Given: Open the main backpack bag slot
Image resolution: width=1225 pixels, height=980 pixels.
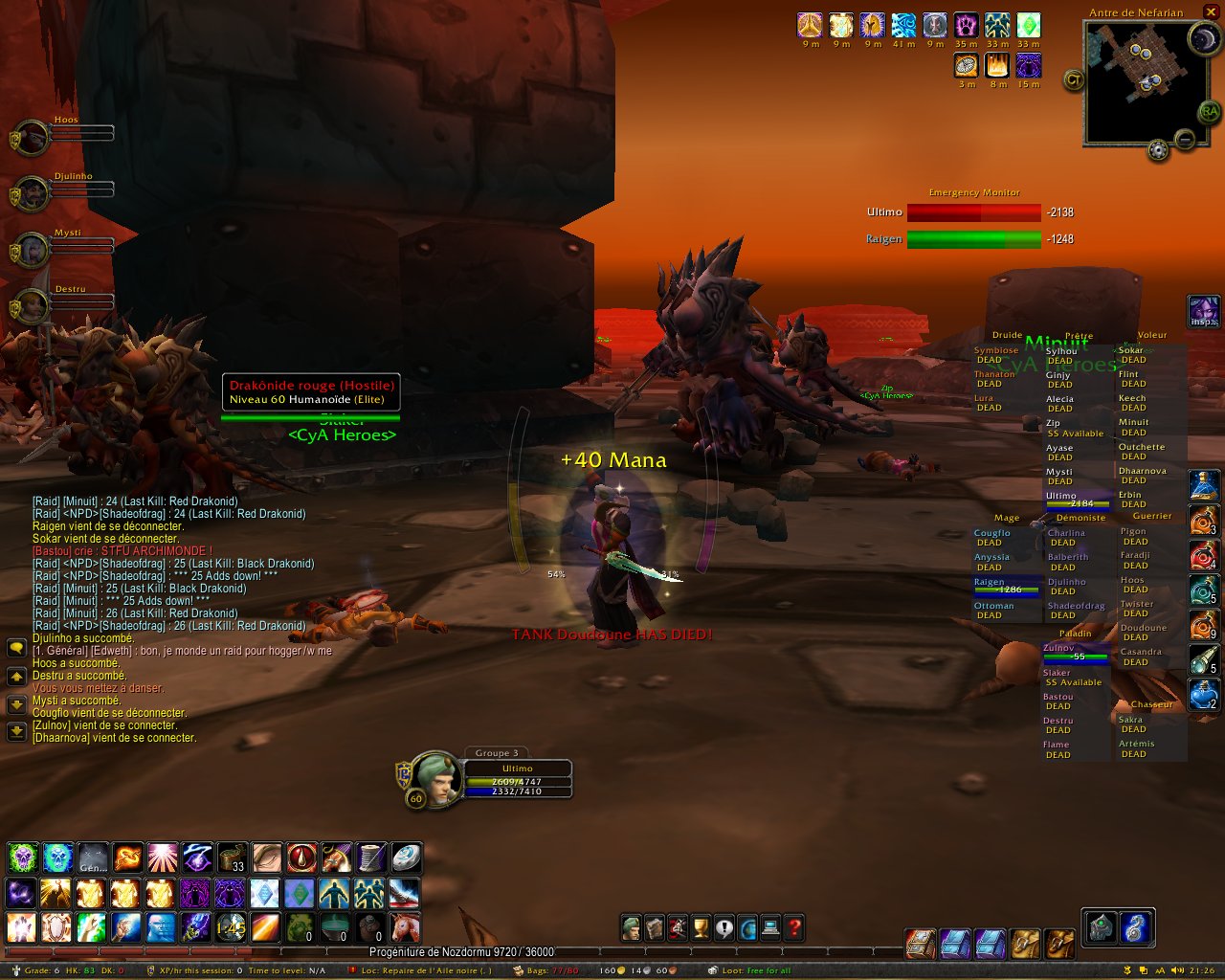Looking at the screenshot, I should [1060, 944].
